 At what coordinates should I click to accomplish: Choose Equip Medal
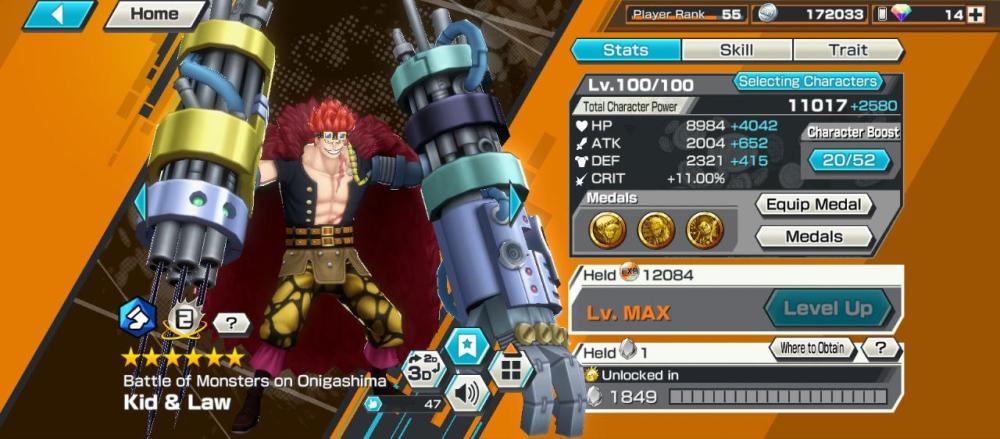click(x=814, y=205)
